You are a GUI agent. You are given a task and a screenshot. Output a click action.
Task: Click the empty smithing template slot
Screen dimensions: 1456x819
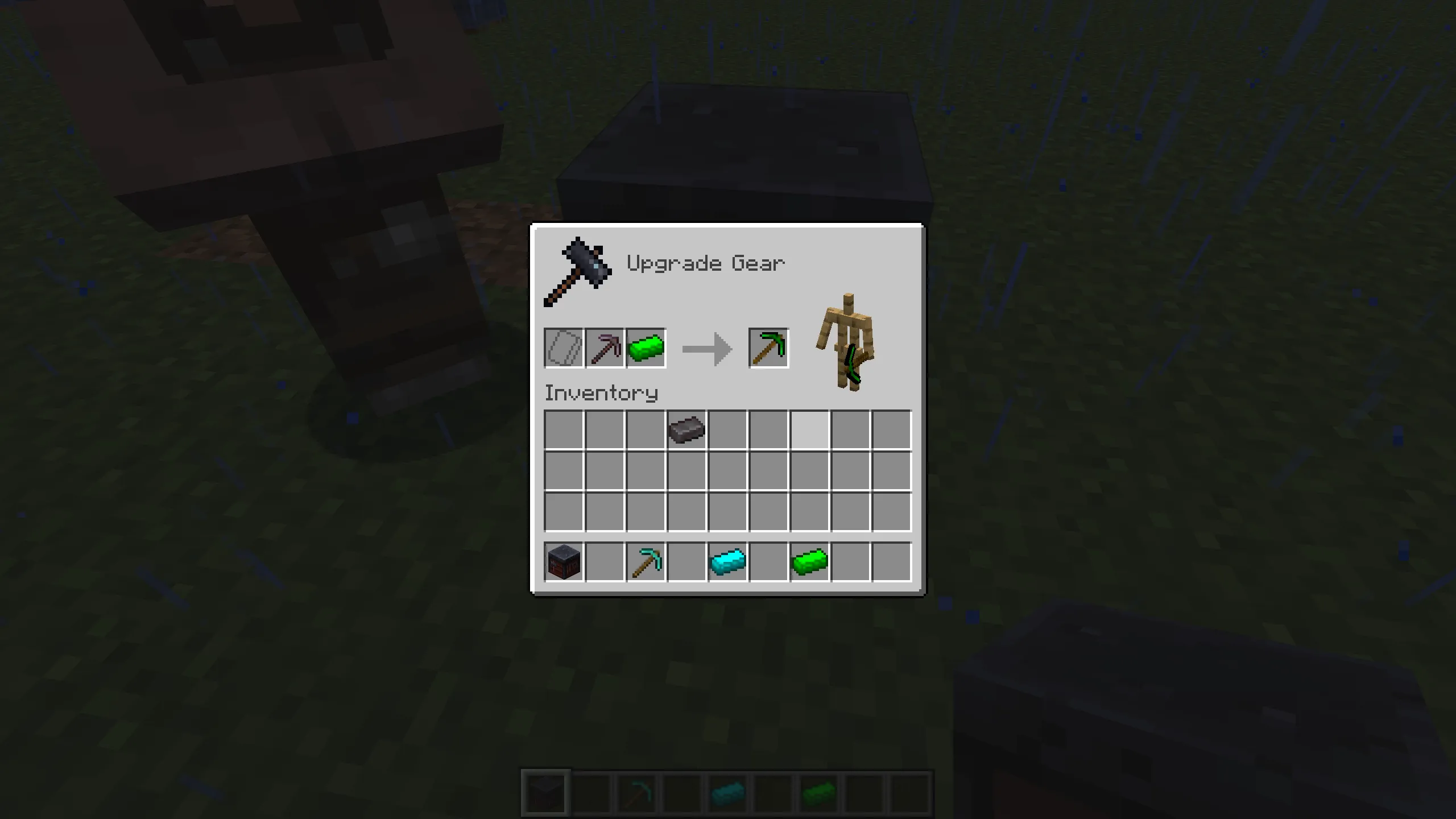pyautogui.click(x=564, y=348)
